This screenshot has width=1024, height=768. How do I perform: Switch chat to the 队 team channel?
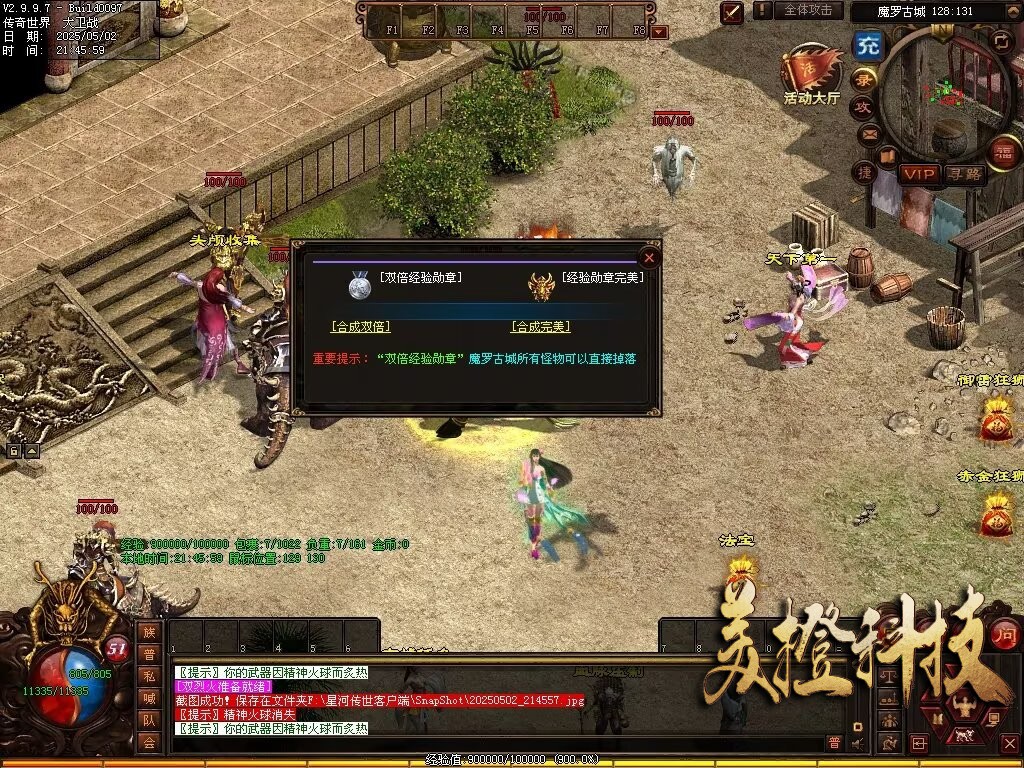tap(149, 719)
